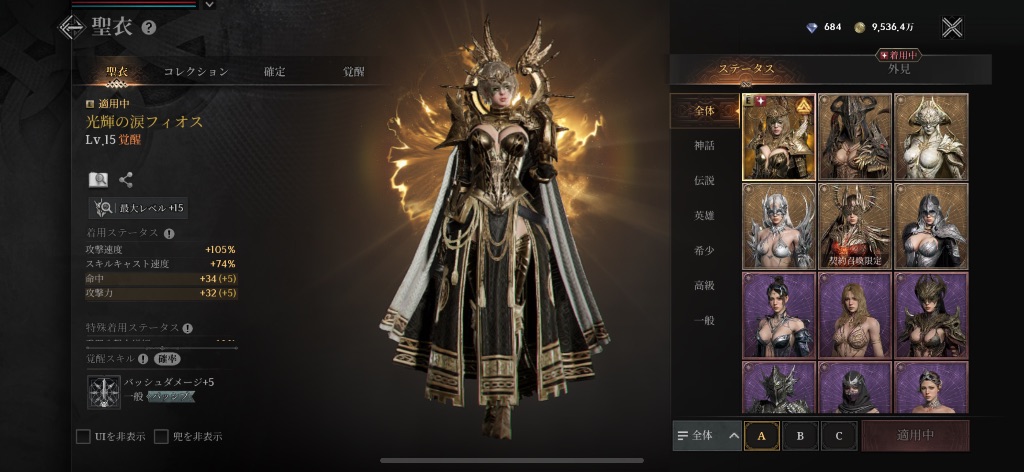Image resolution: width=1024 pixels, height=472 pixels.
Task: Filter costumes by 神話 grade
Action: (x=705, y=146)
